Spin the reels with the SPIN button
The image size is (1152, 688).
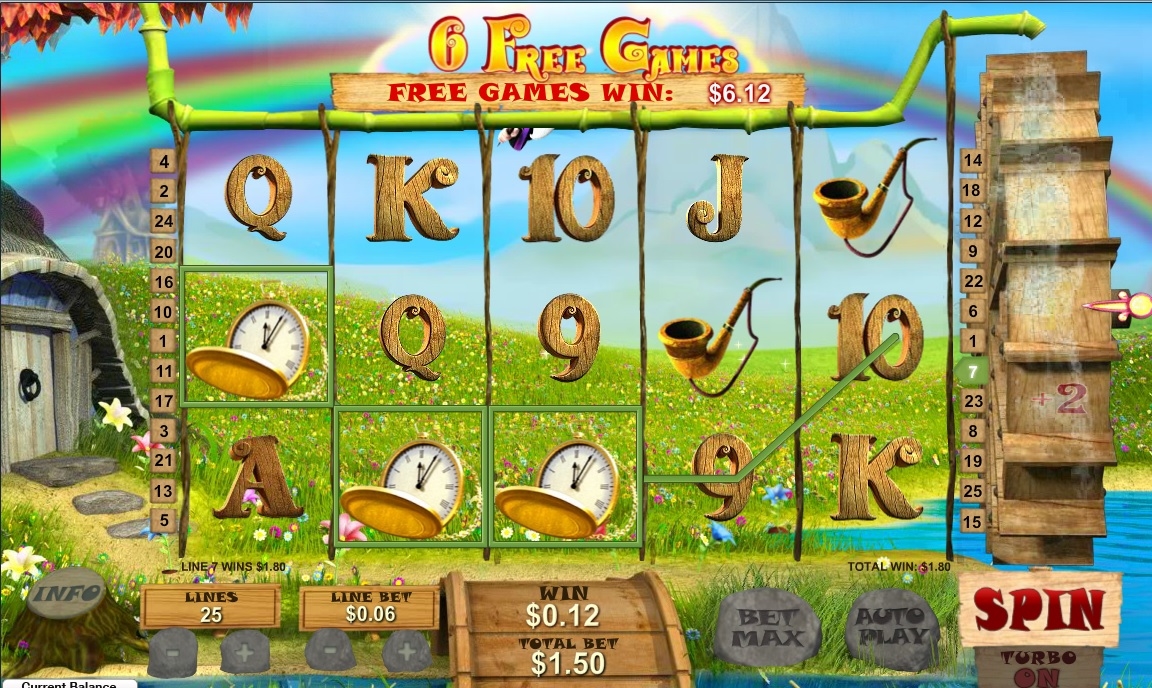[x=1039, y=608]
